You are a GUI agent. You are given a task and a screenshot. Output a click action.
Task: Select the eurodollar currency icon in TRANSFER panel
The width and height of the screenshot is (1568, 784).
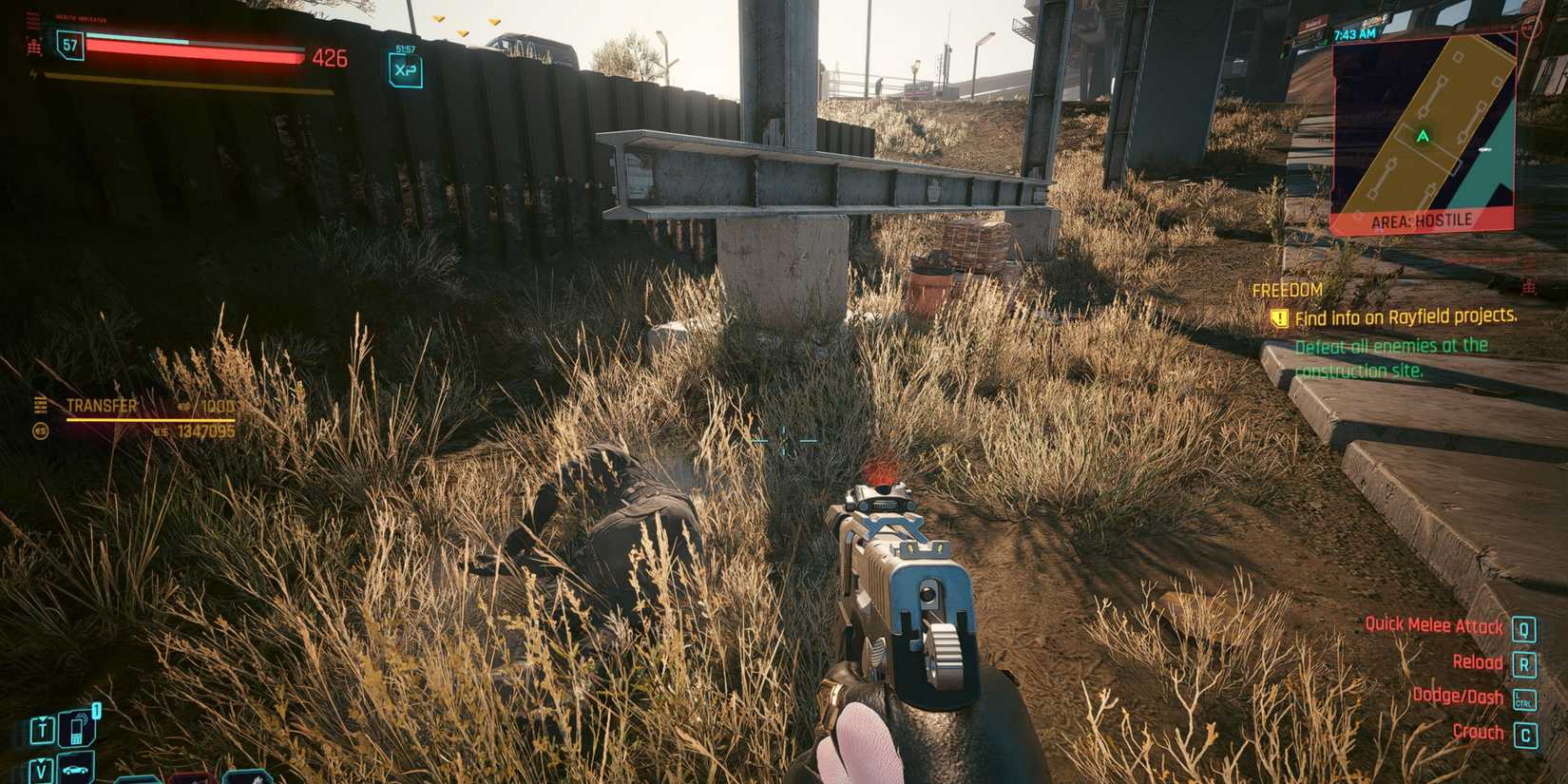point(41,431)
